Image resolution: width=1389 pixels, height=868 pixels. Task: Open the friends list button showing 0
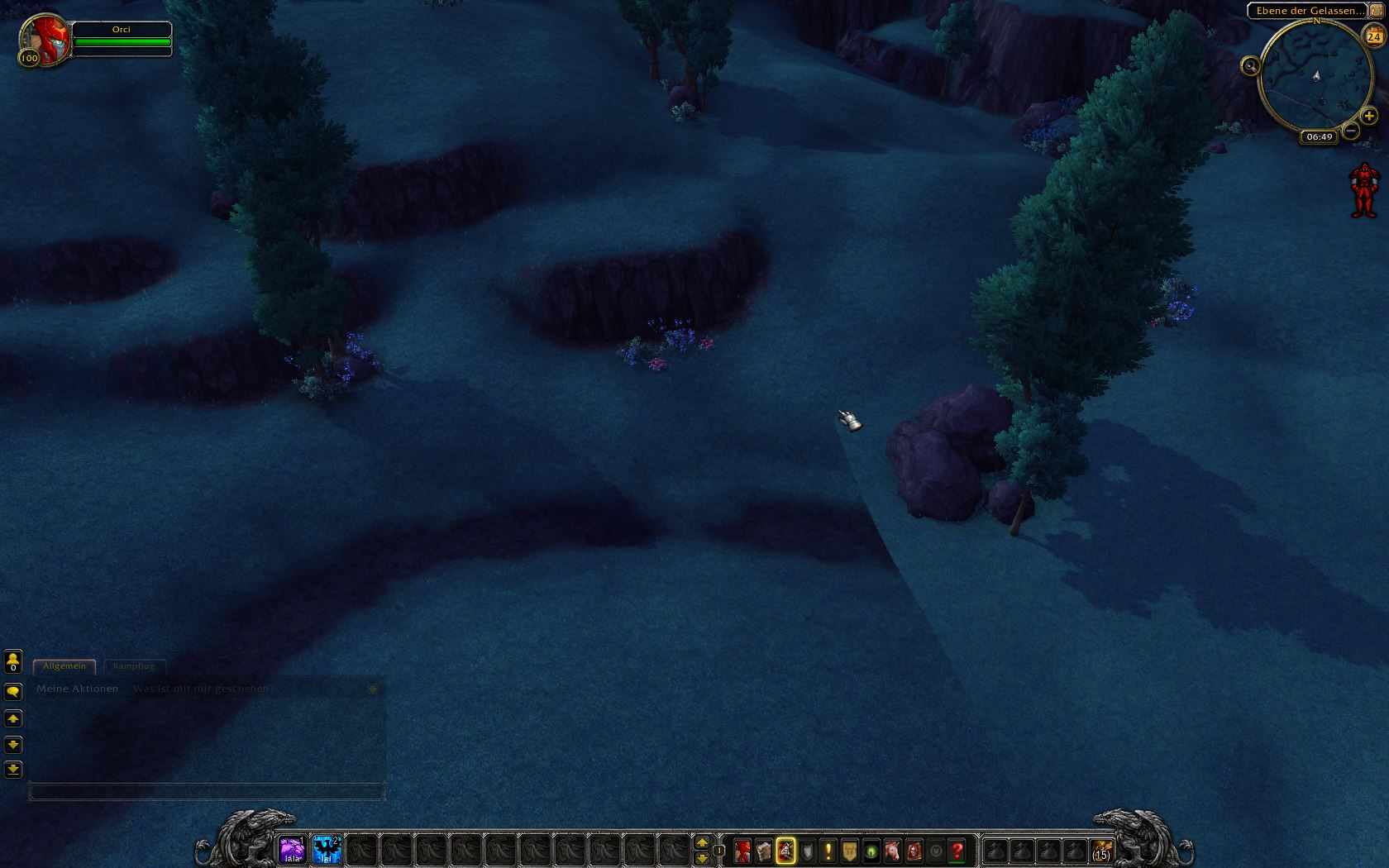[x=13, y=661]
